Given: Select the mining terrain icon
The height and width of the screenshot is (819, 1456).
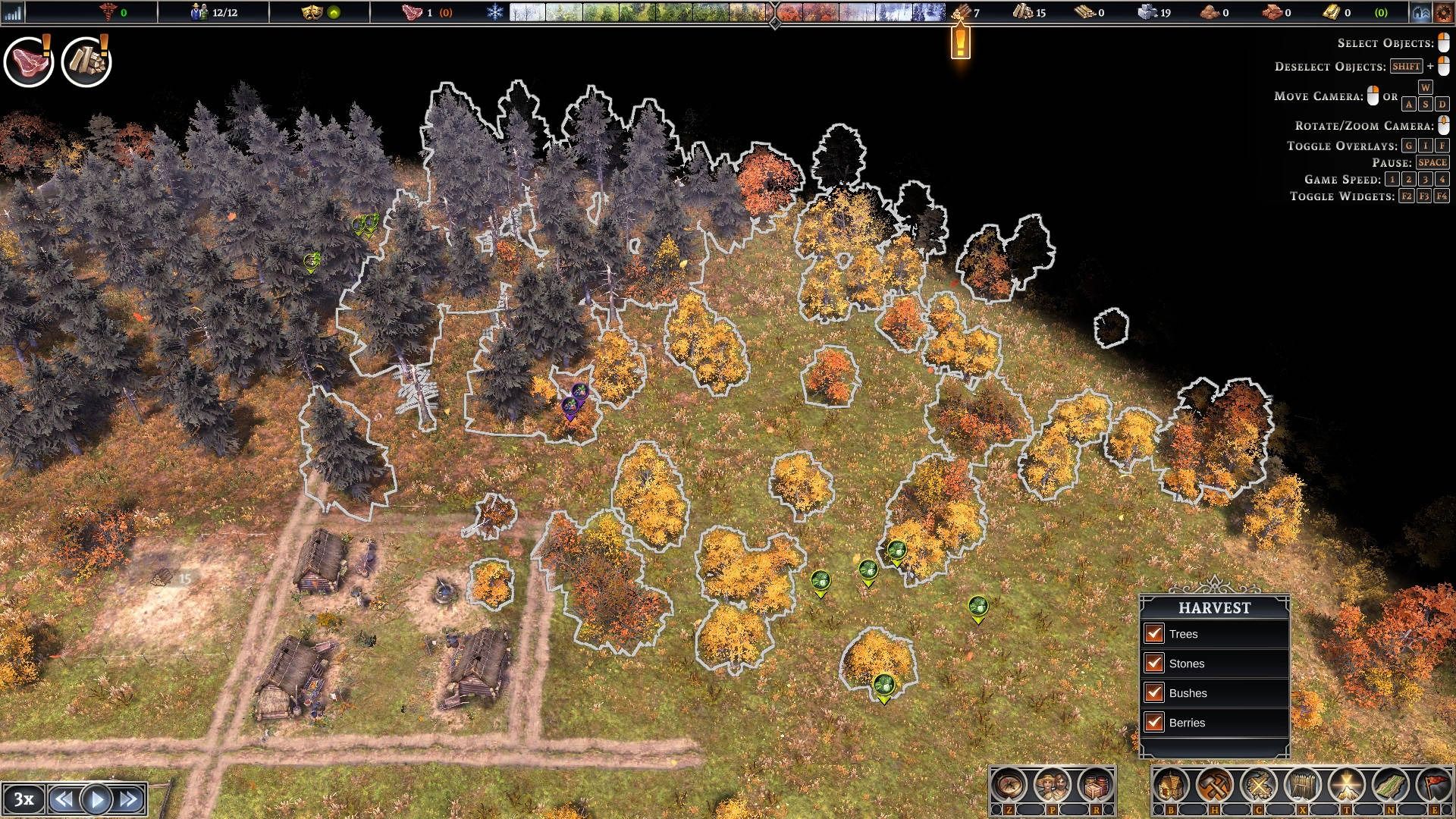Looking at the screenshot, I should pos(1347,784).
